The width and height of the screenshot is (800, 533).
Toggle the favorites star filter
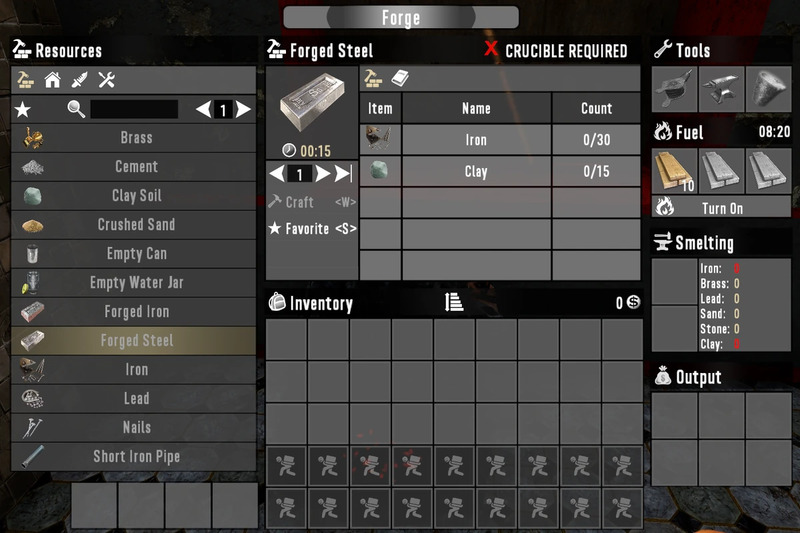24,109
